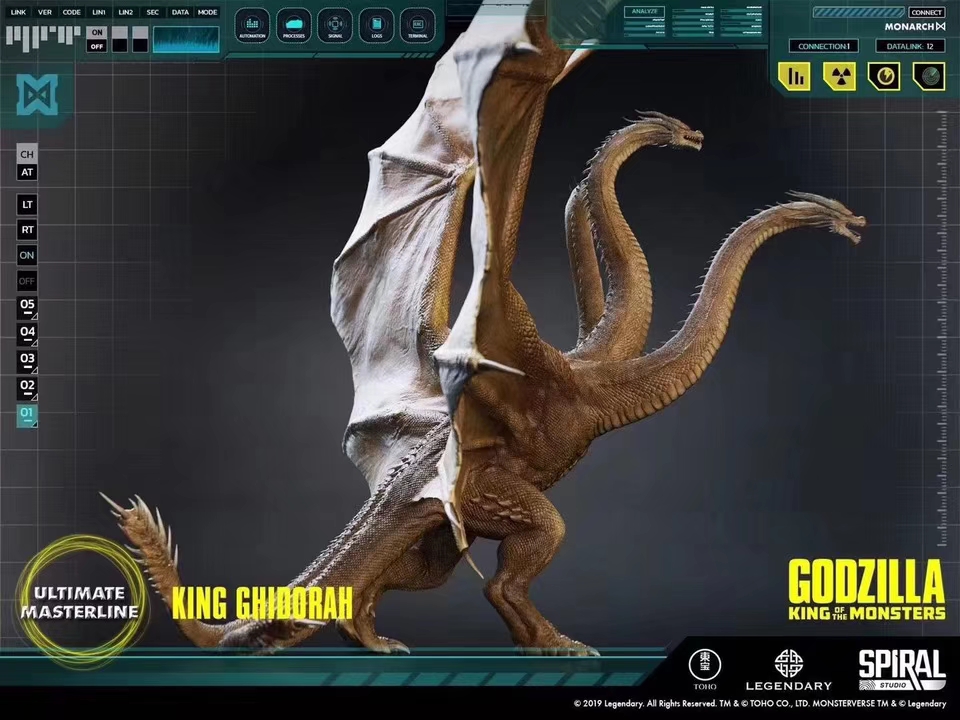Open the Logs panel
Screen dimensions: 960x720
pos(376,24)
